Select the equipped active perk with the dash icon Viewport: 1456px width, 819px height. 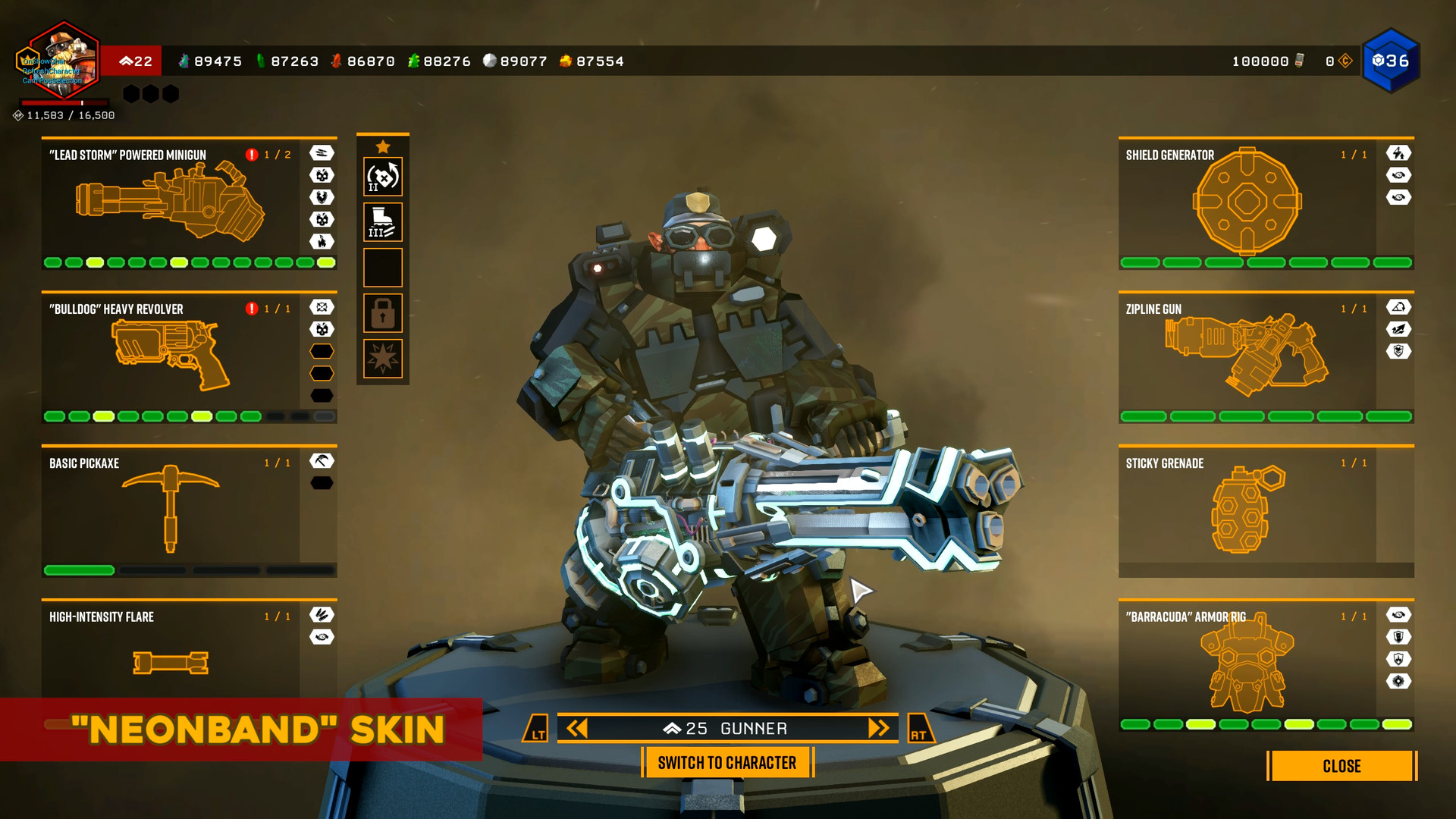click(x=383, y=177)
